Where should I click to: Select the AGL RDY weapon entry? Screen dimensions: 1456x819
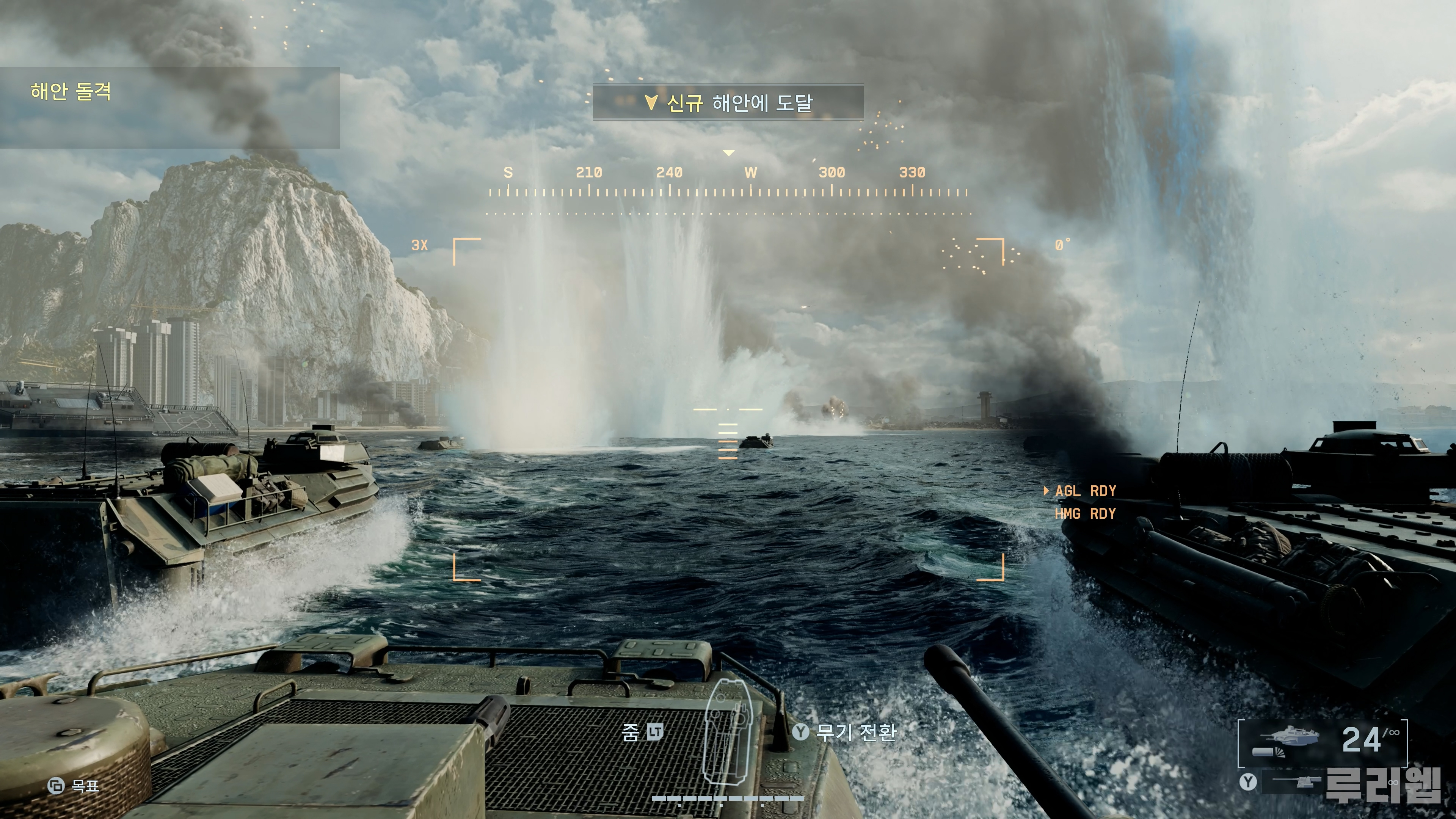coord(1085,491)
